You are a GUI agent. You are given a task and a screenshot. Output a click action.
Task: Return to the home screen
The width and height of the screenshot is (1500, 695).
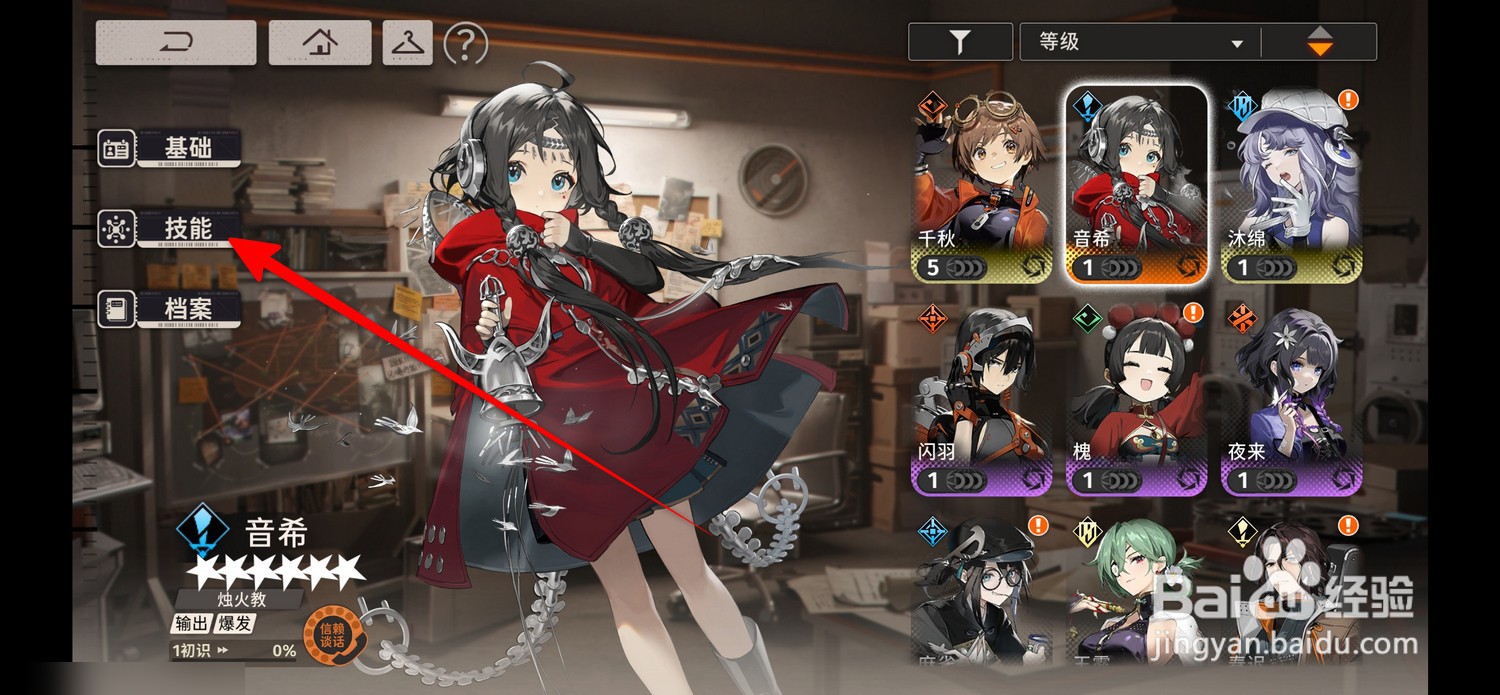320,43
